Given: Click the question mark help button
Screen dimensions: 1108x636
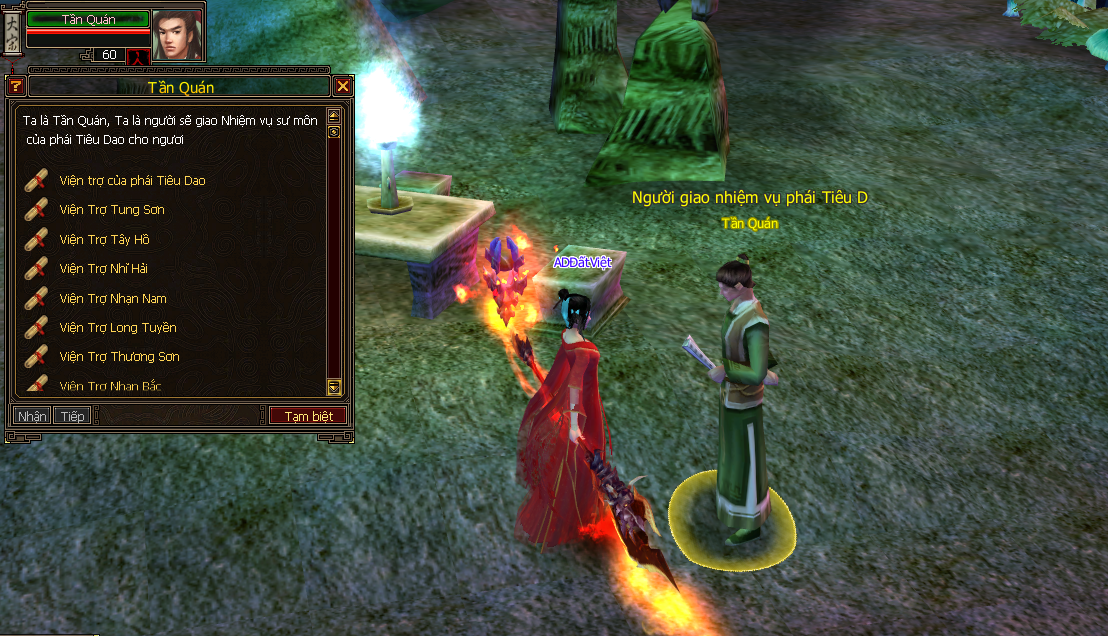Looking at the screenshot, I should (x=15, y=87).
